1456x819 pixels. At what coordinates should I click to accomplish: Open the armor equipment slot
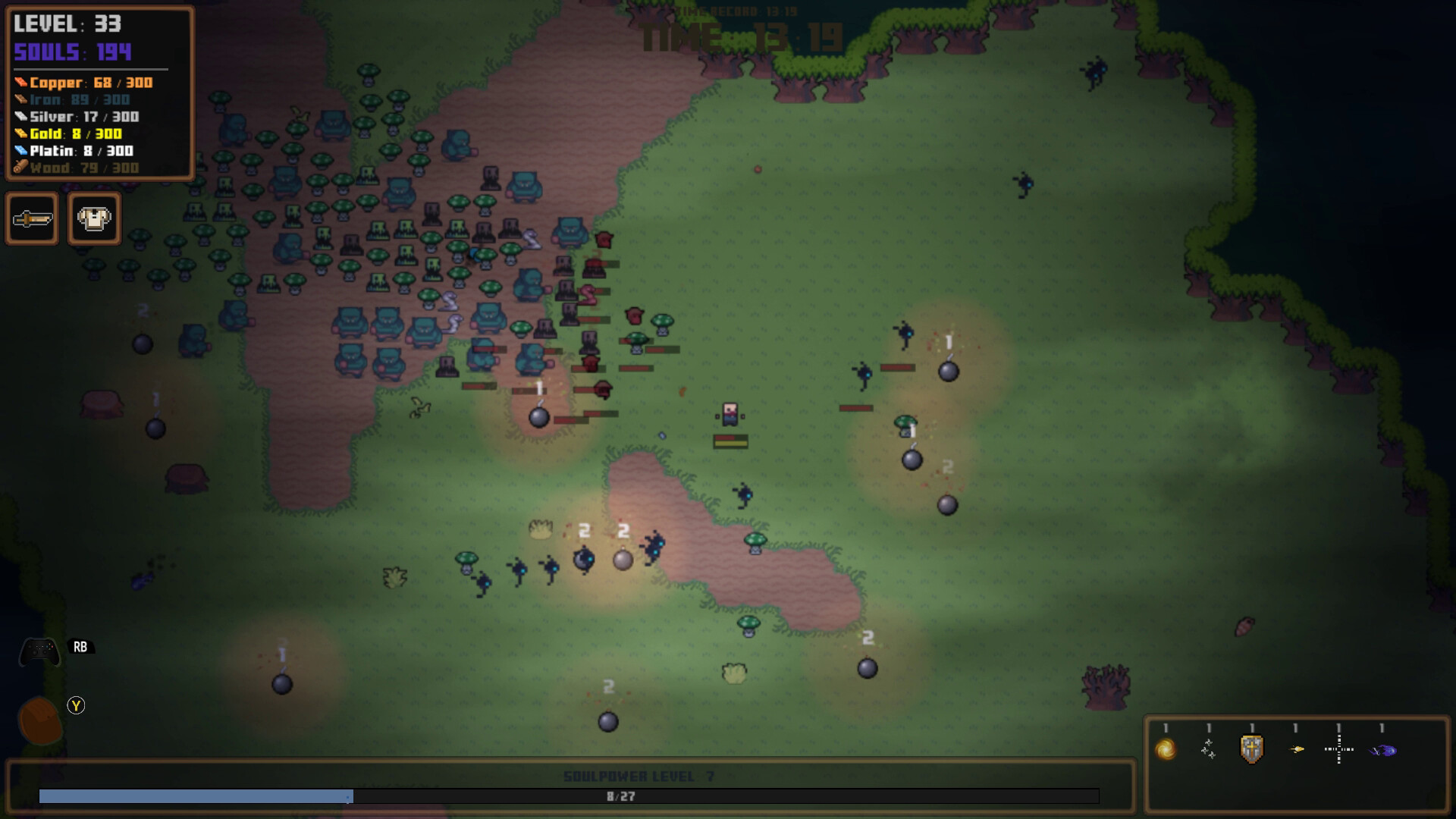pyautogui.click(x=94, y=218)
